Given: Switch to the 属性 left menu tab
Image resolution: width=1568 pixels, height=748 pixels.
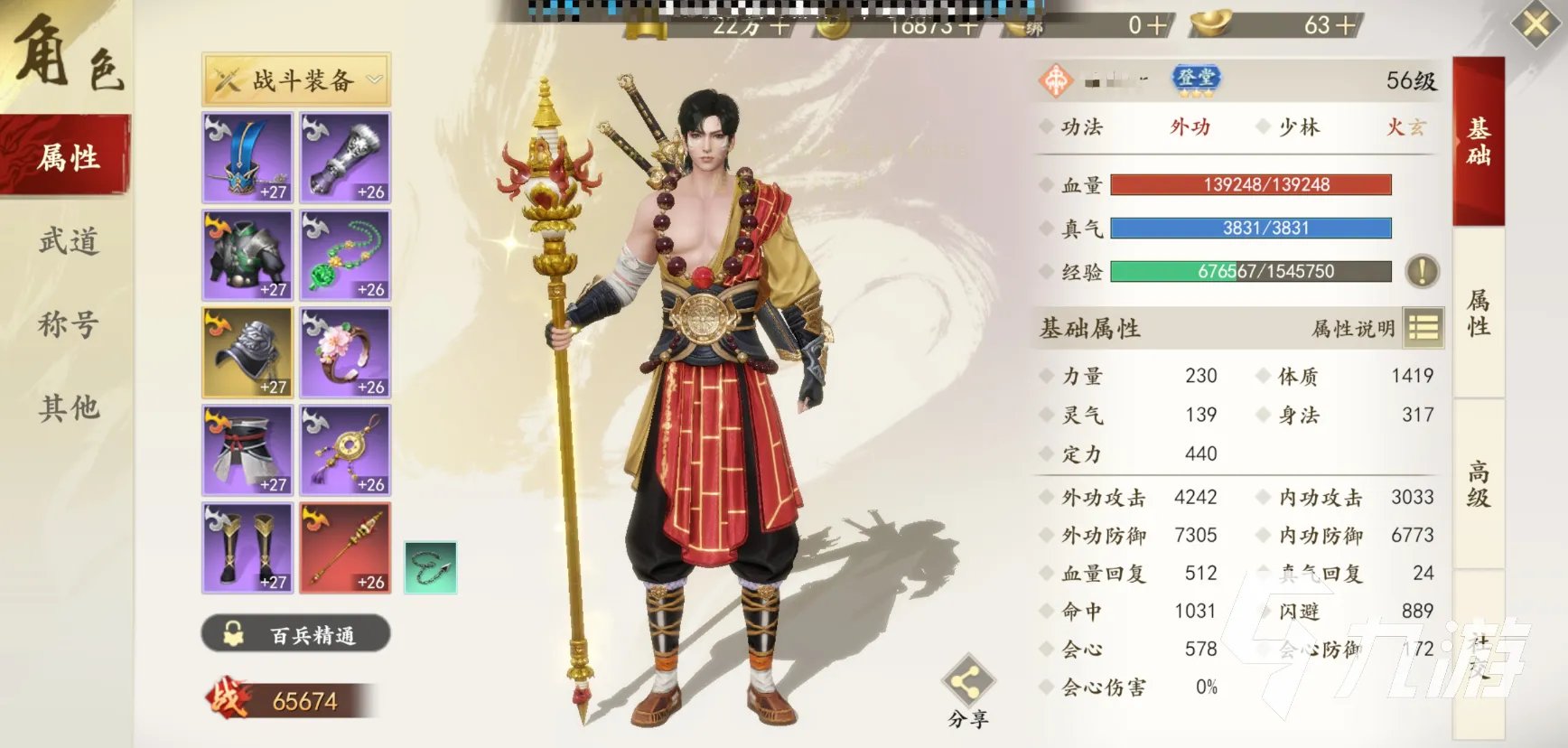Looking at the screenshot, I should click(x=67, y=157).
